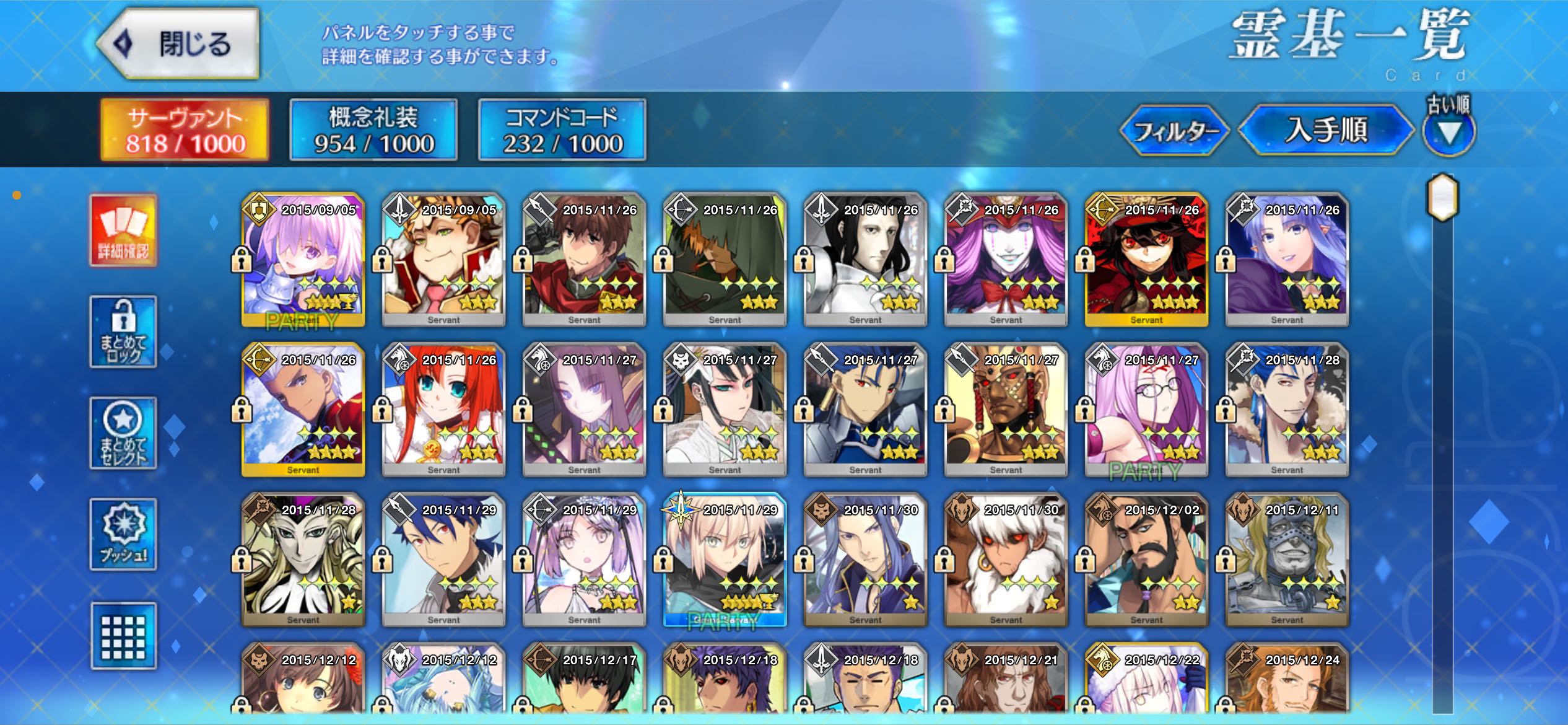Switch grid layout with the tiles icon

(x=123, y=636)
